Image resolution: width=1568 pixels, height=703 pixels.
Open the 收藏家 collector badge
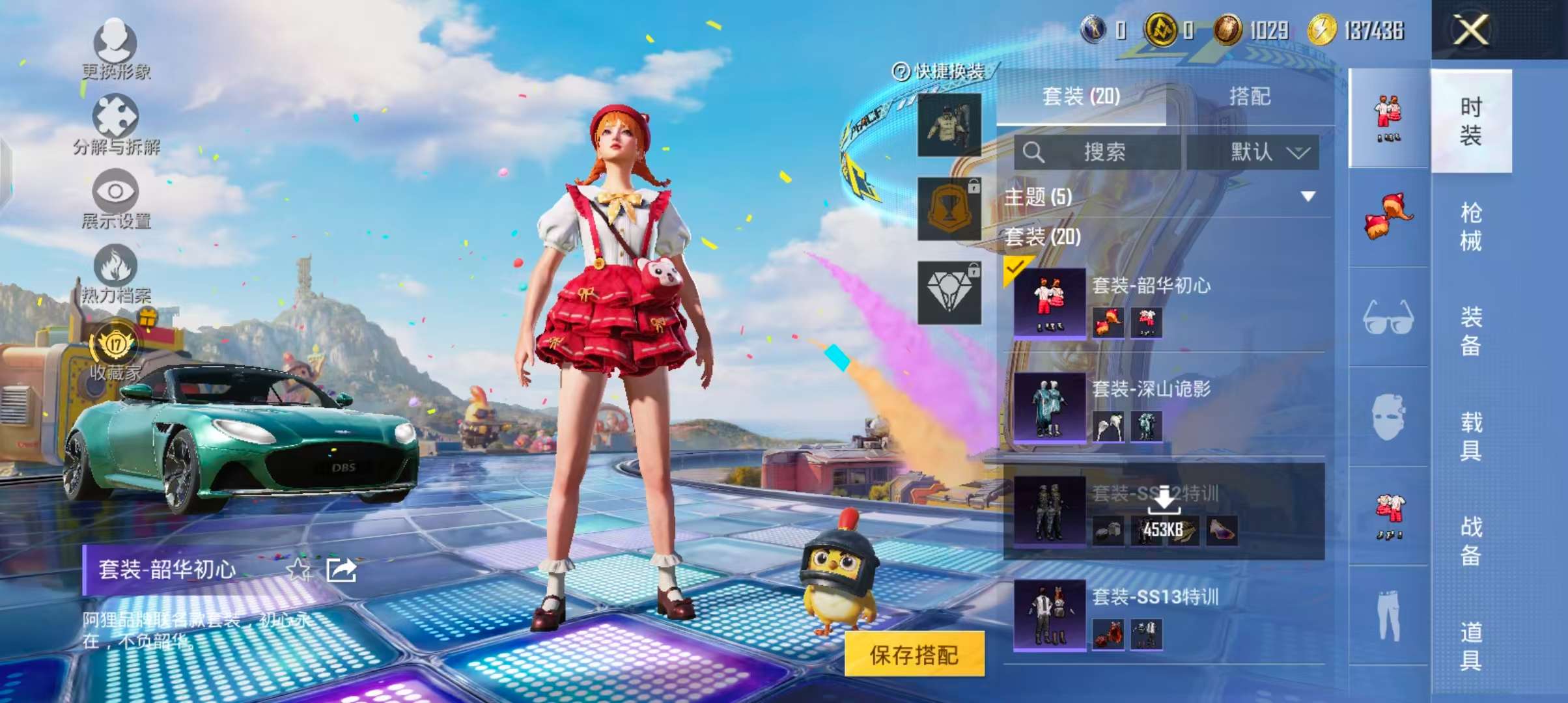tap(115, 351)
